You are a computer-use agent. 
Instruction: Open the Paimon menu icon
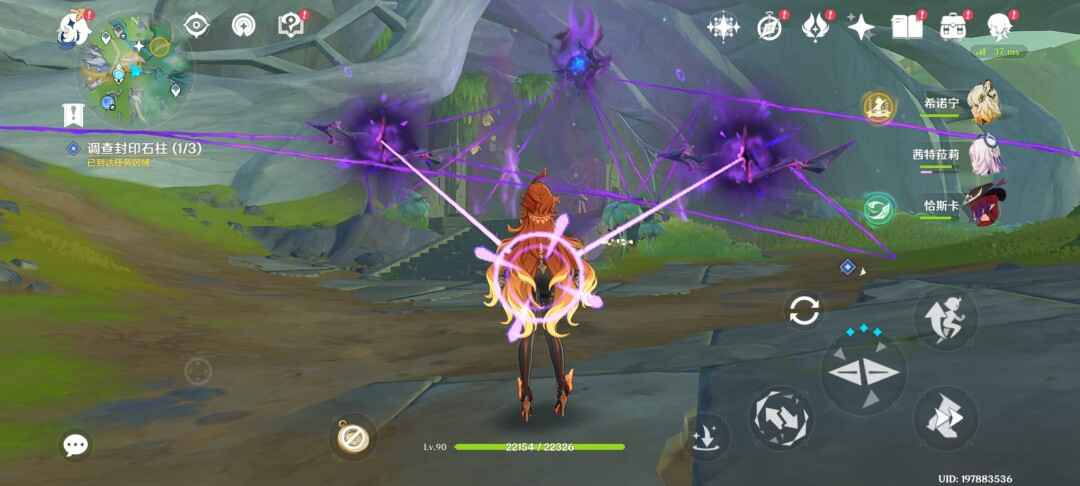pos(73,27)
